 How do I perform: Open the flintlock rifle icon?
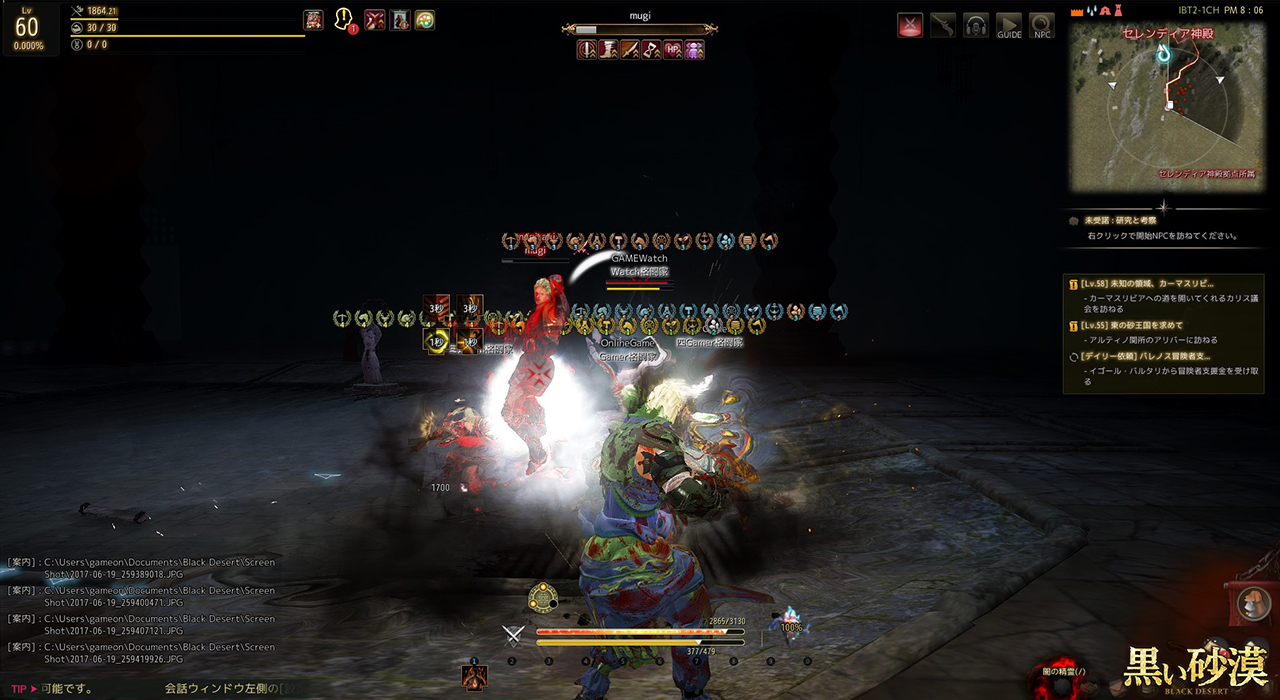pyautogui.click(x=943, y=26)
